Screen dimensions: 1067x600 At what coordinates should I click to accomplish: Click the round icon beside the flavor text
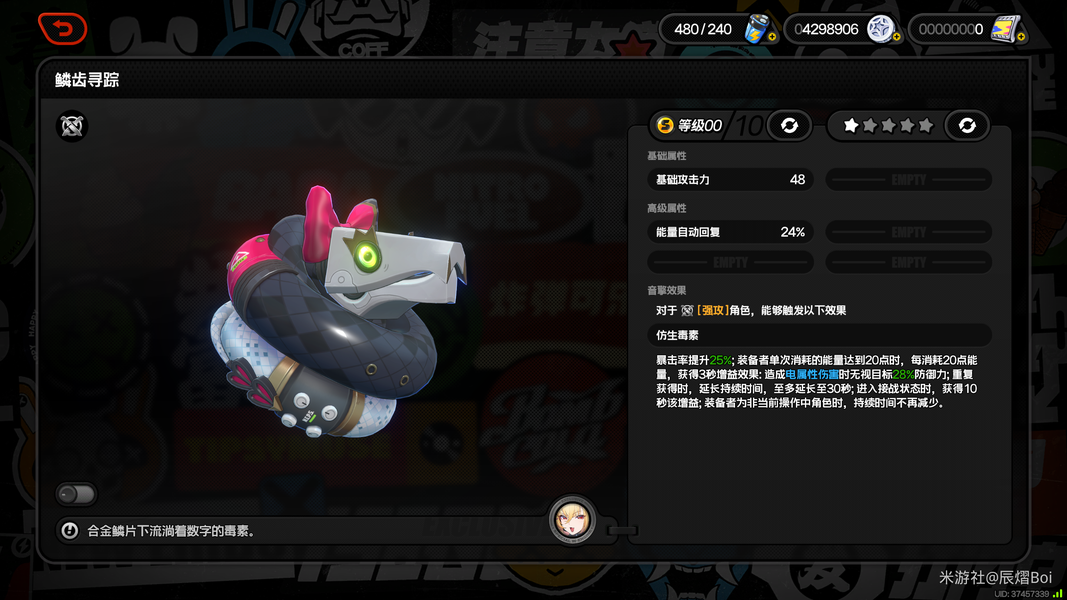(x=69, y=531)
